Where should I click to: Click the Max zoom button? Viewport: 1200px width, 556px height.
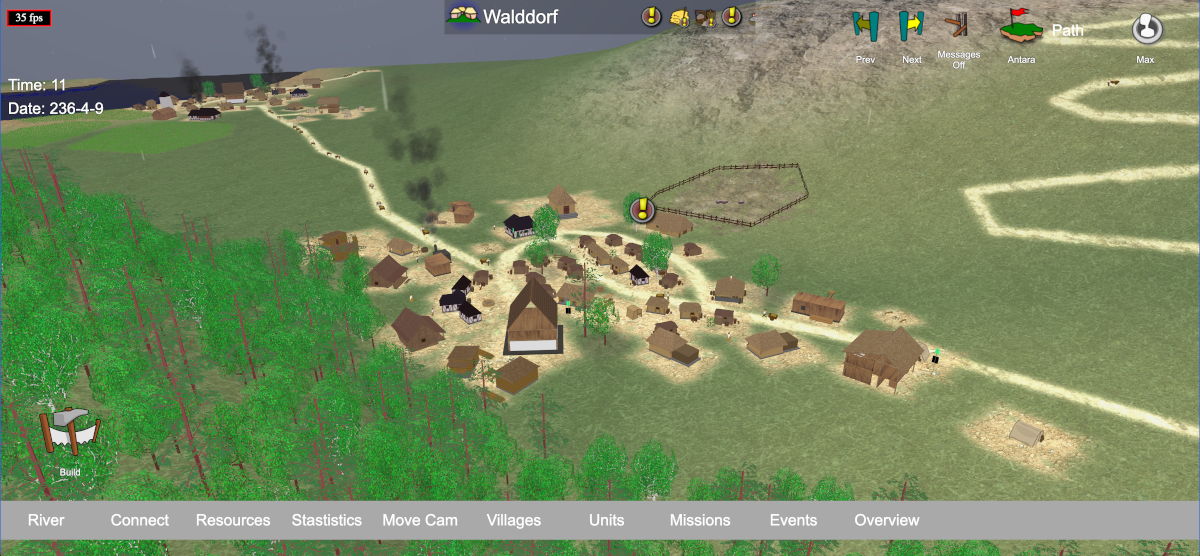click(x=1146, y=29)
